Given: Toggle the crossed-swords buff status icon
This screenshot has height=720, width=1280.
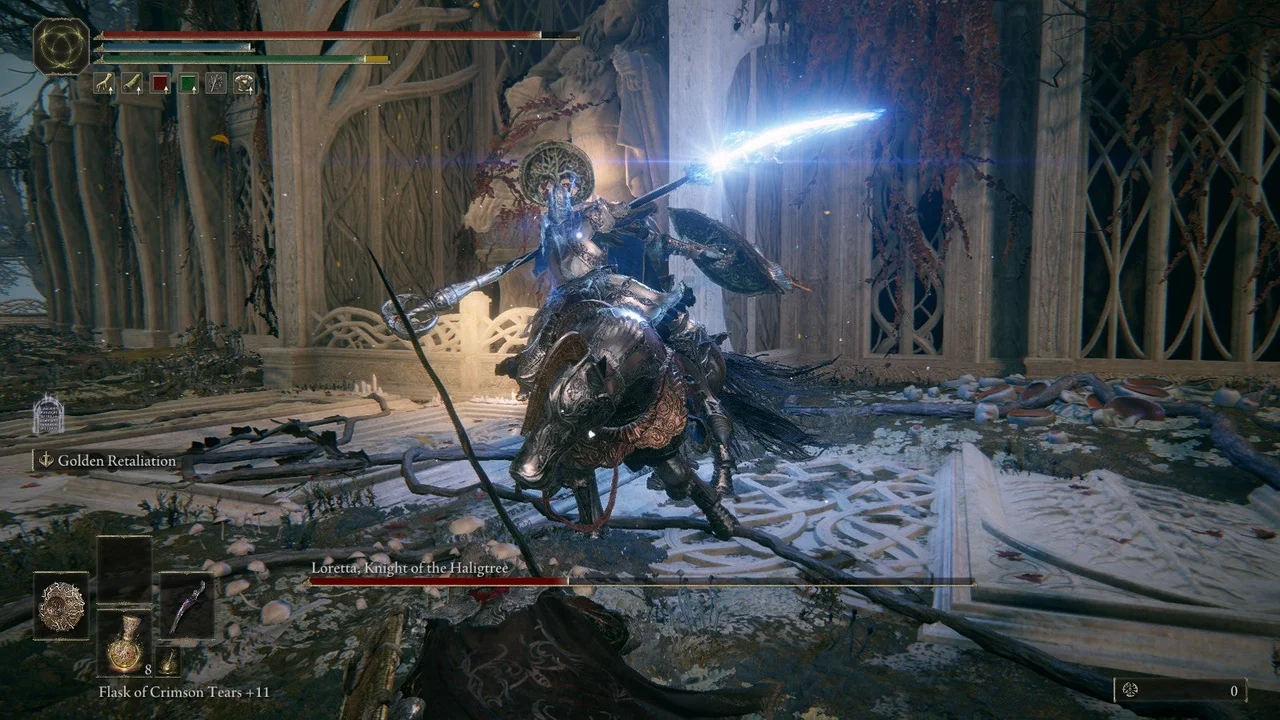Looking at the screenshot, I should [x=216, y=82].
